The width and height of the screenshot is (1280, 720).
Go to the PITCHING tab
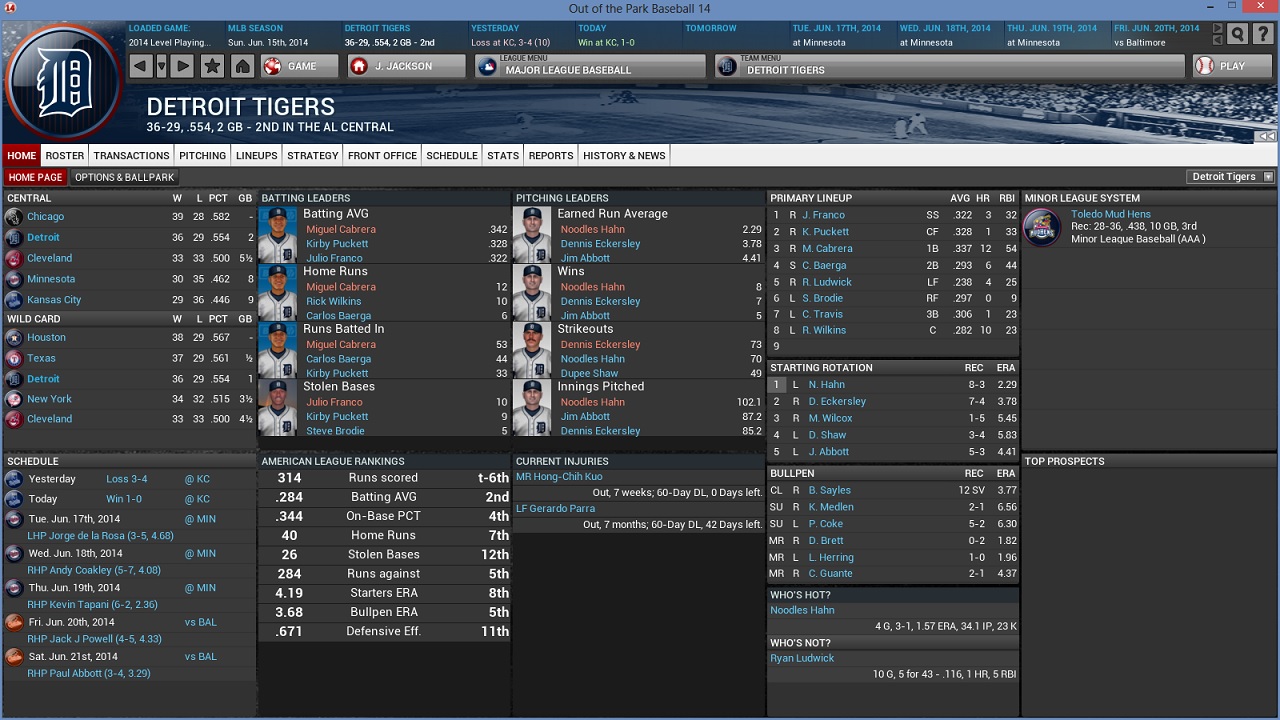[203, 155]
